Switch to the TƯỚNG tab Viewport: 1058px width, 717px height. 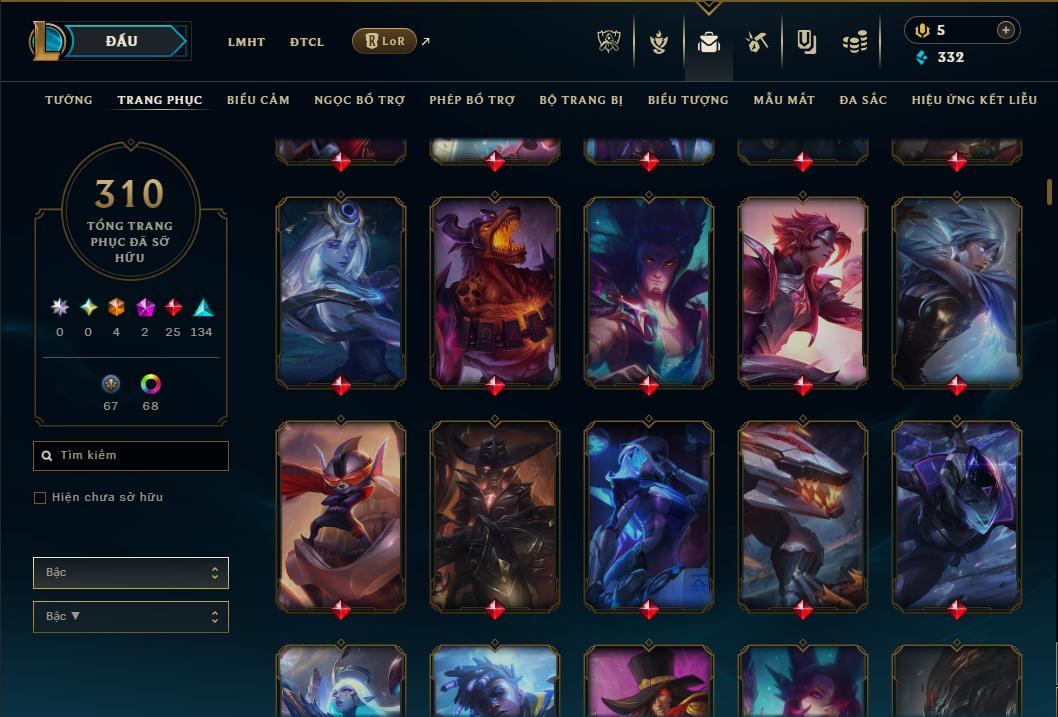pyautogui.click(x=69, y=100)
